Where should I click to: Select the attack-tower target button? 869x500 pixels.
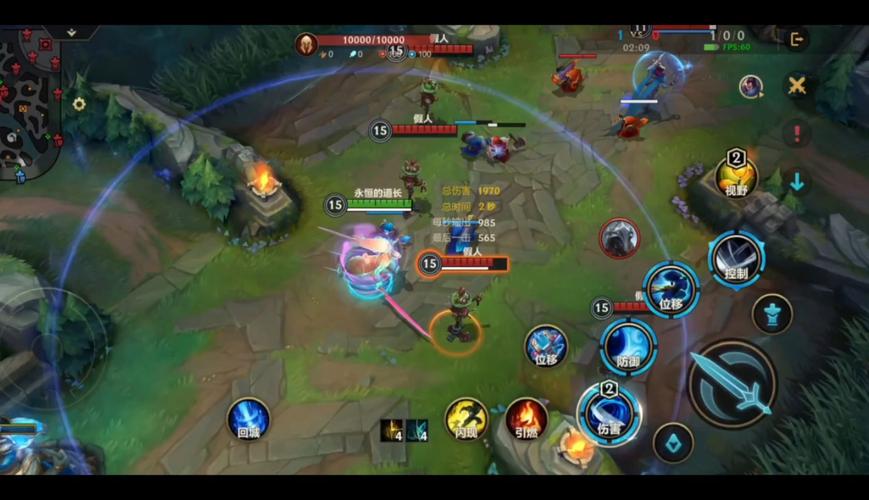(x=772, y=314)
